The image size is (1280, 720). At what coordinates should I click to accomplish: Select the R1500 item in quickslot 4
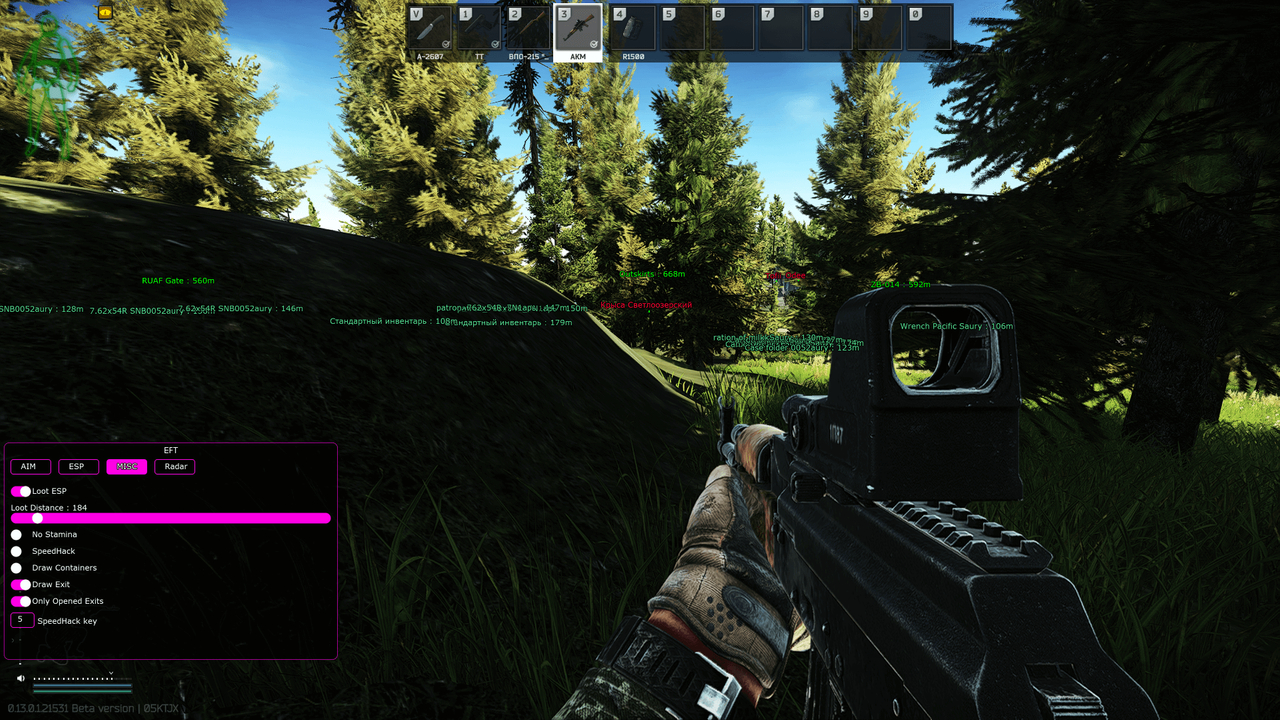630,27
